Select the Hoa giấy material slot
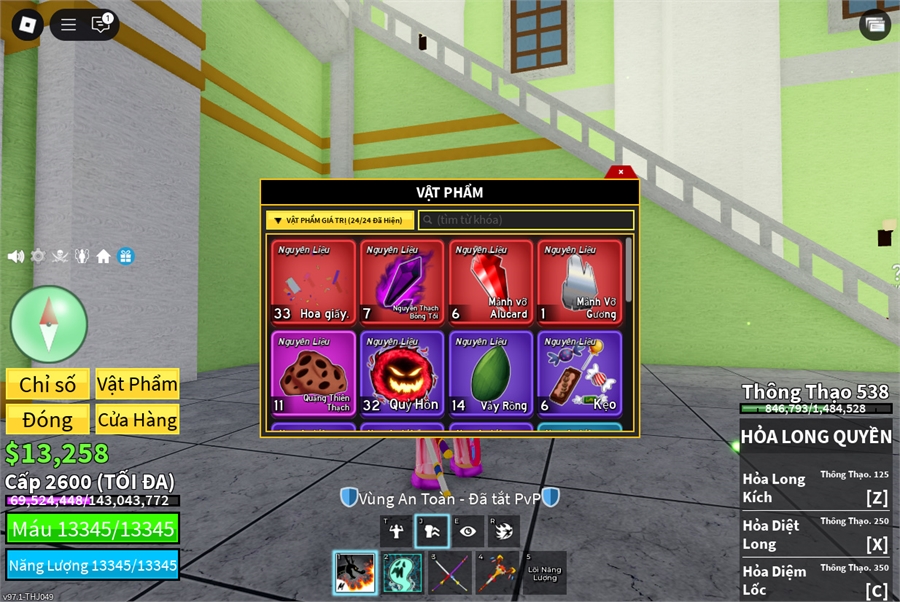This screenshot has height=602, width=900. 313,282
